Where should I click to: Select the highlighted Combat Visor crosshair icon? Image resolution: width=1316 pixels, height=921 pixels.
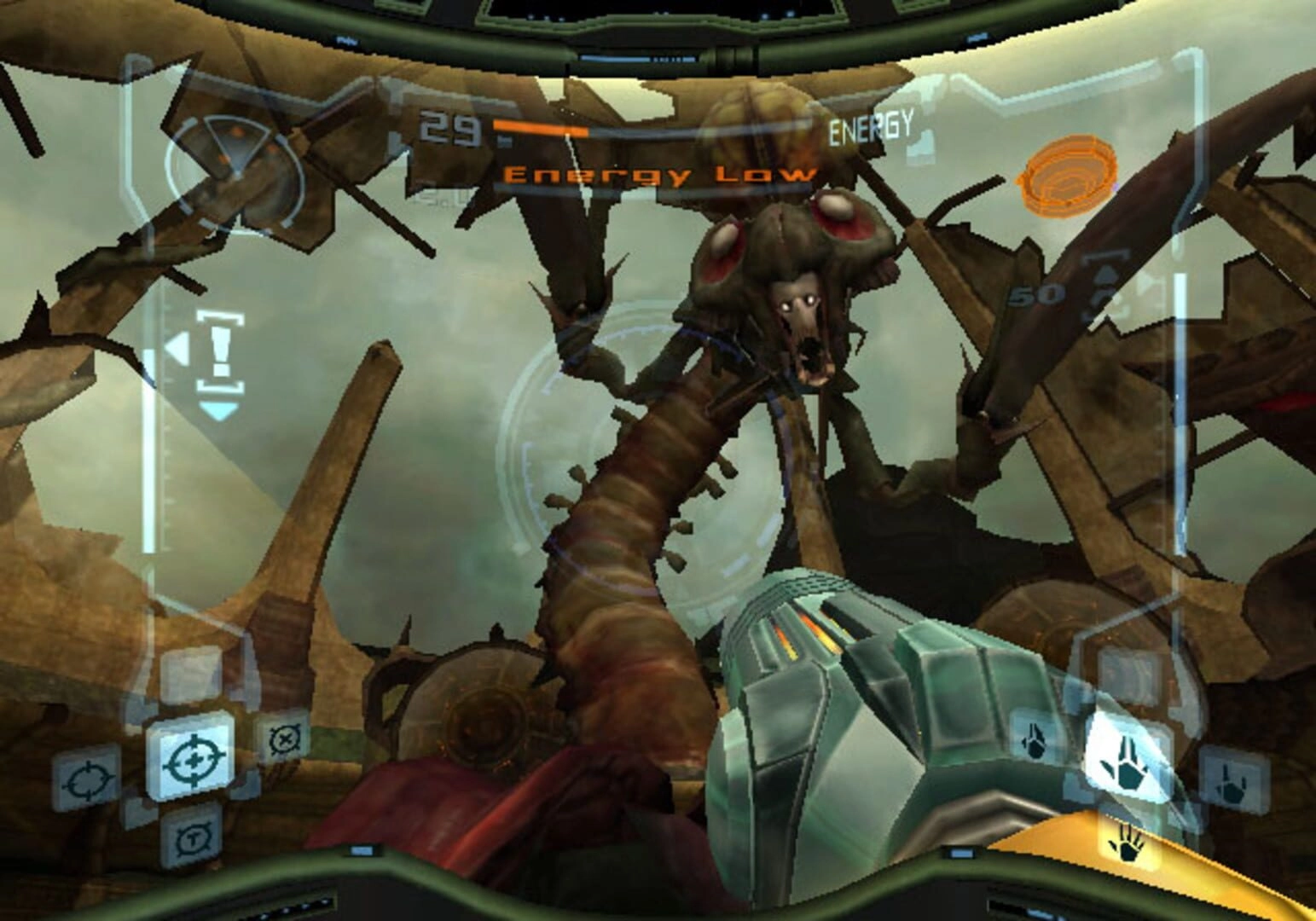click(190, 758)
